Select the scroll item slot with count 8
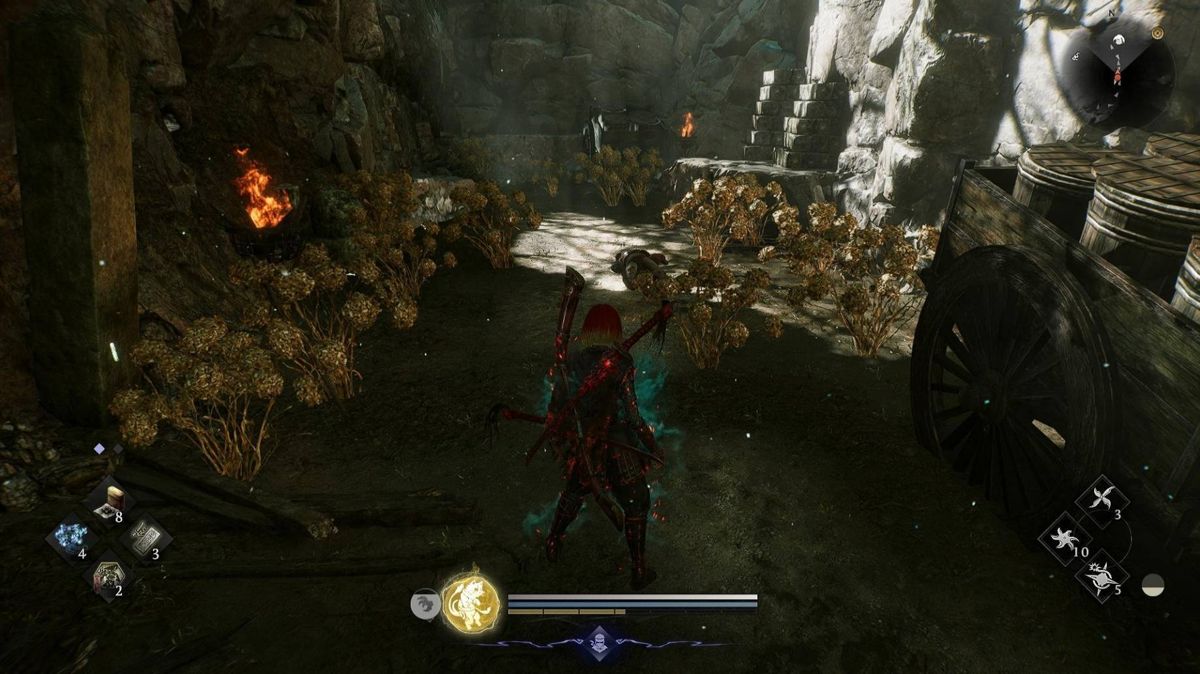Image resolution: width=1200 pixels, height=674 pixels. coord(108,502)
